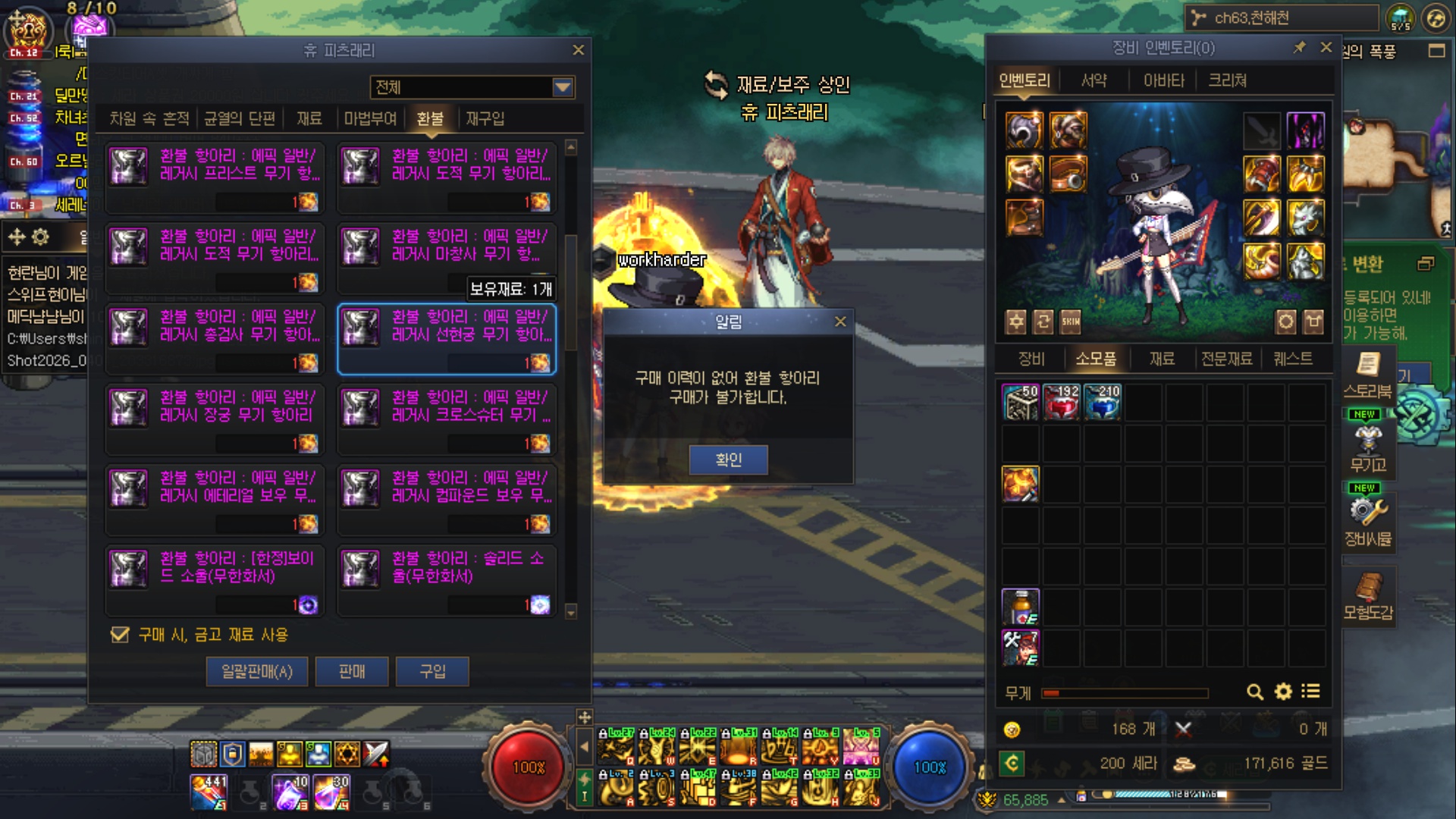Click the 판매 sell button
1456x819 pixels.
click(x=352, y=671)
